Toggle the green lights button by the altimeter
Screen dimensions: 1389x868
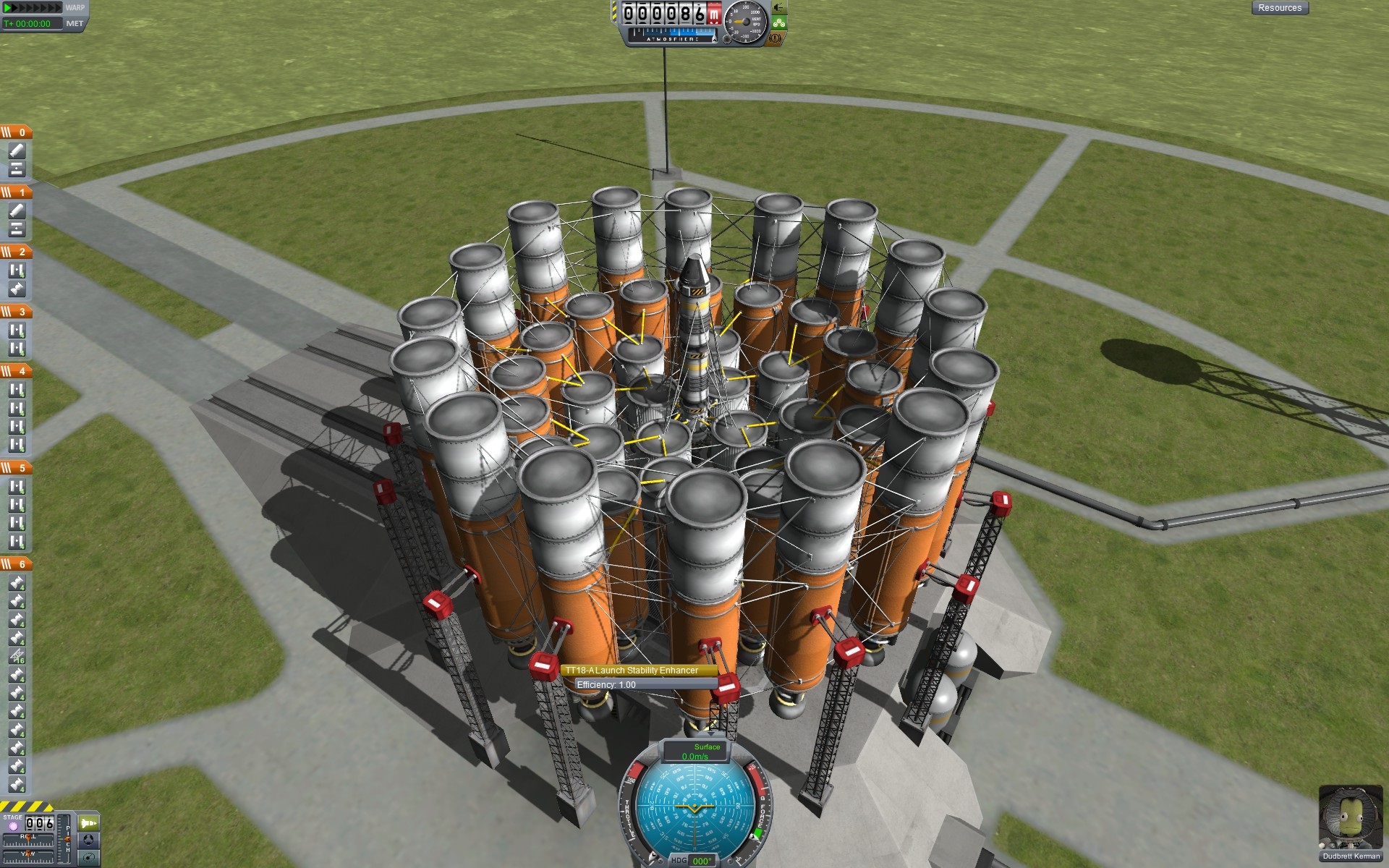(778, 23)
